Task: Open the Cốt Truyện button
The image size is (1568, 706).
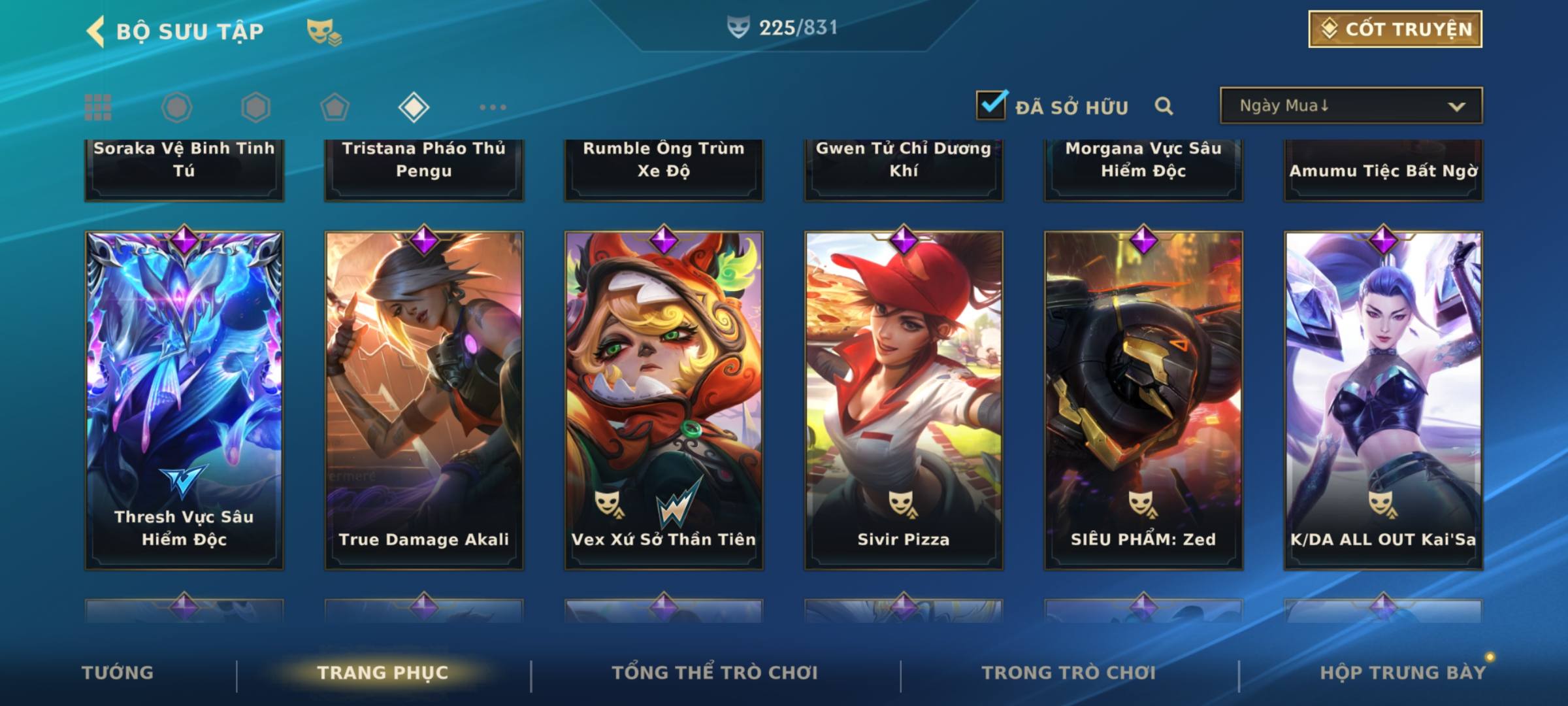Action: click(1395, 29)
